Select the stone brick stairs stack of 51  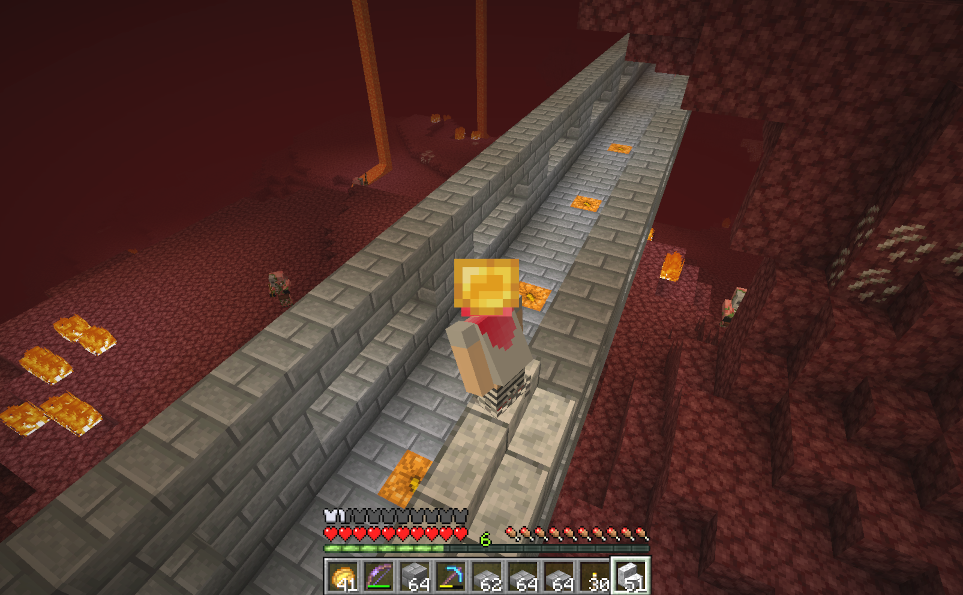pos(632,575)
